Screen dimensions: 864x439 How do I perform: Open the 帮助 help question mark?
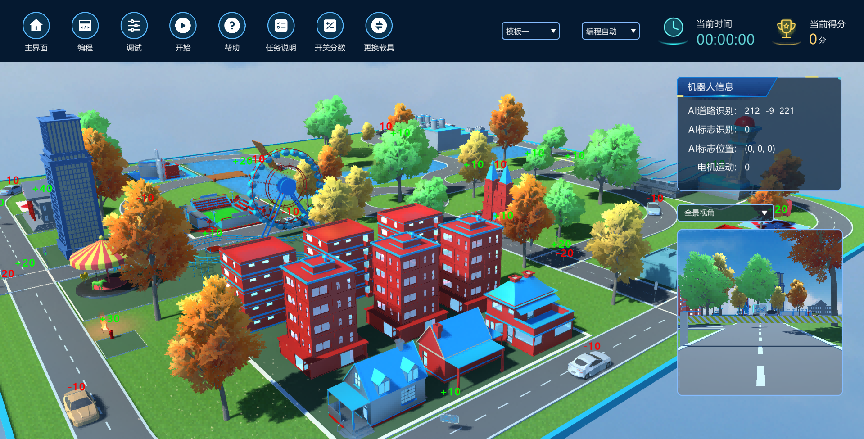231,25
